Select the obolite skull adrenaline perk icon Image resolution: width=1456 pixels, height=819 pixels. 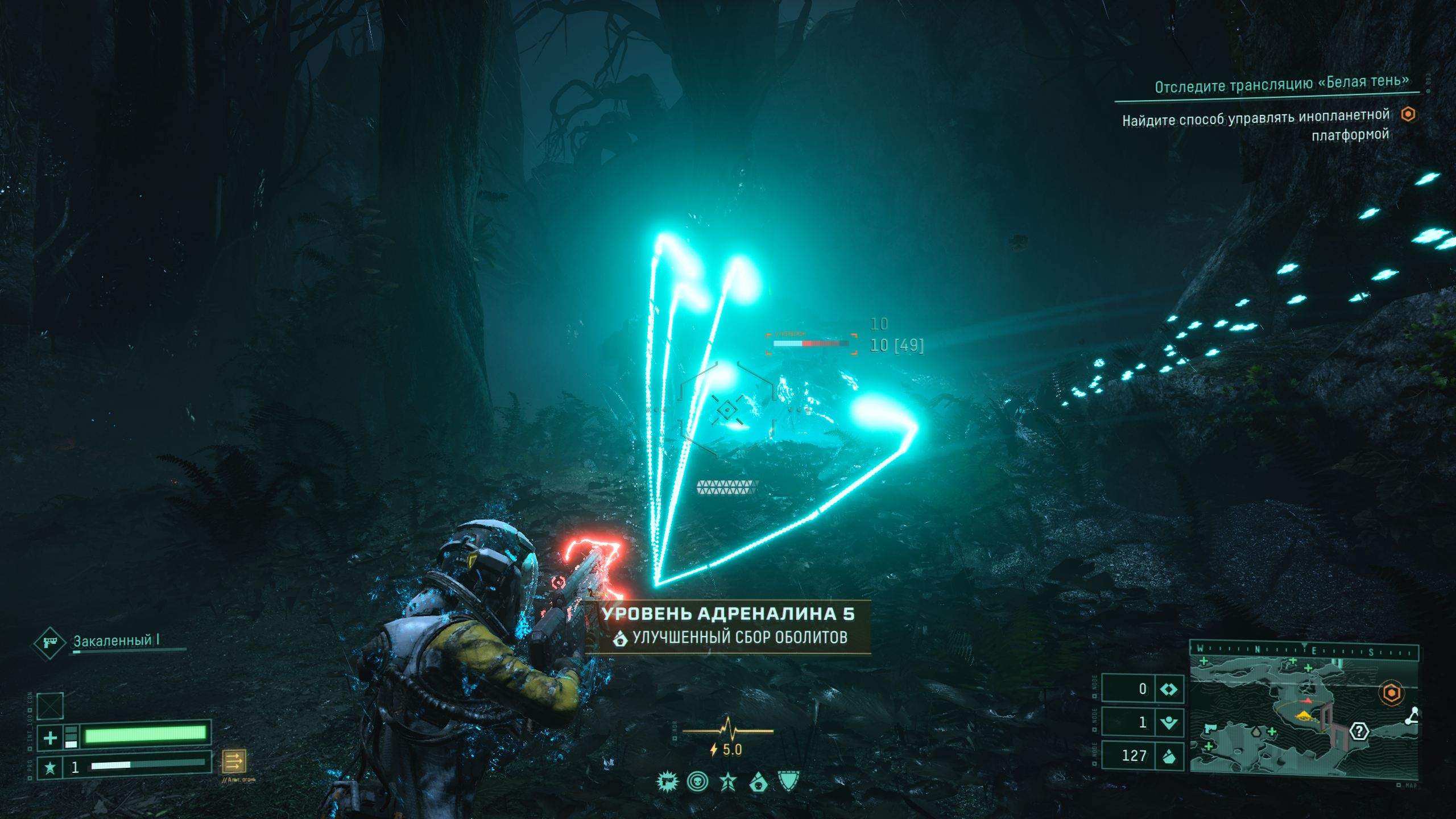pyautogui.click(x=758, y=783)
